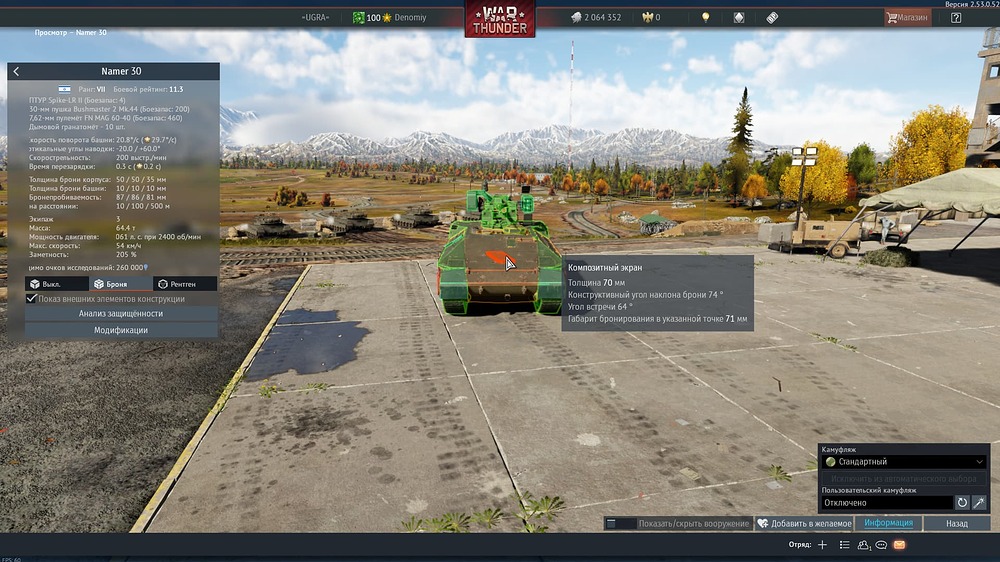Refresh the user camouflage list
Viewport: 1000px width, 562px height.
click(962, 502)
